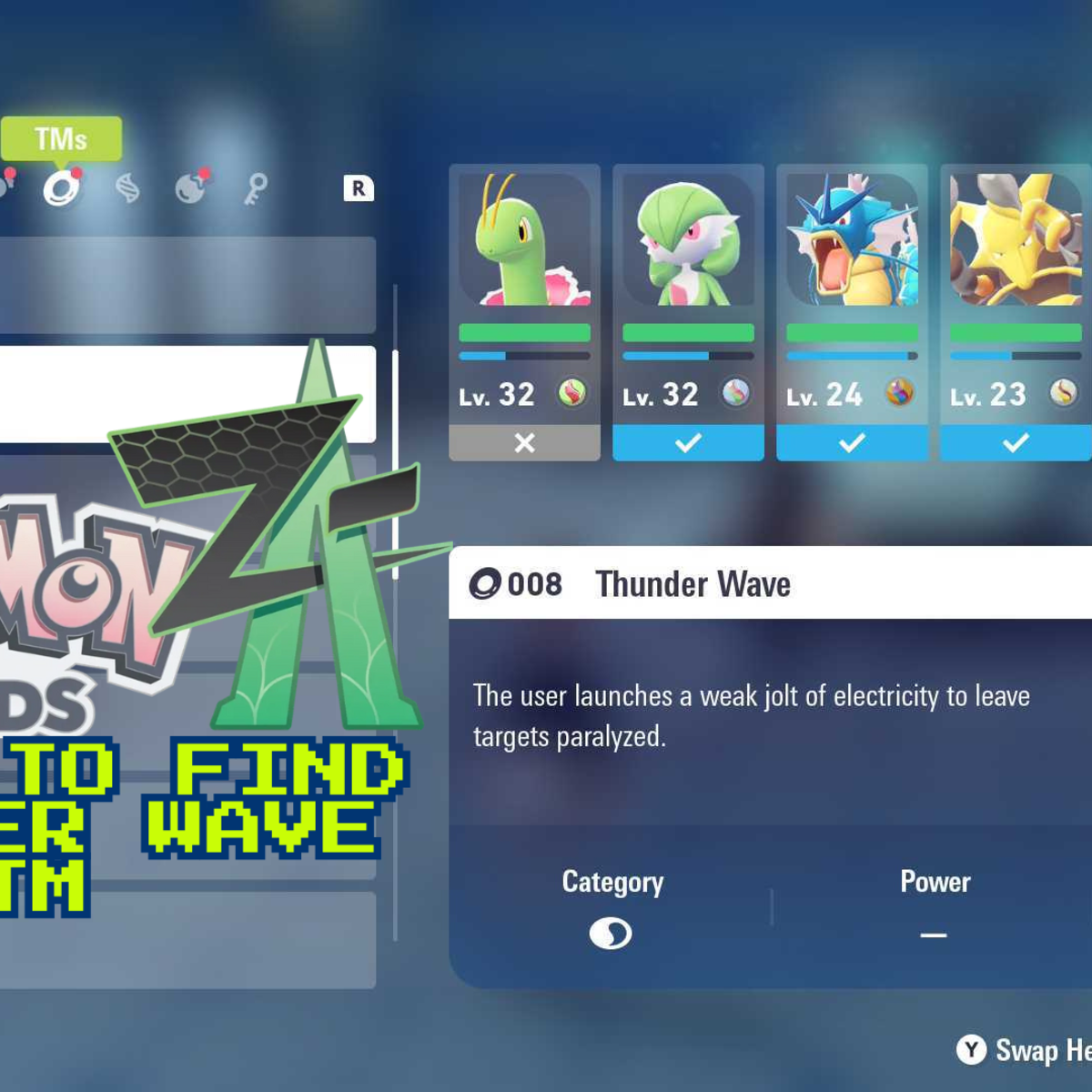
Task: Switch to the key items tab
Action: point(256,188)
